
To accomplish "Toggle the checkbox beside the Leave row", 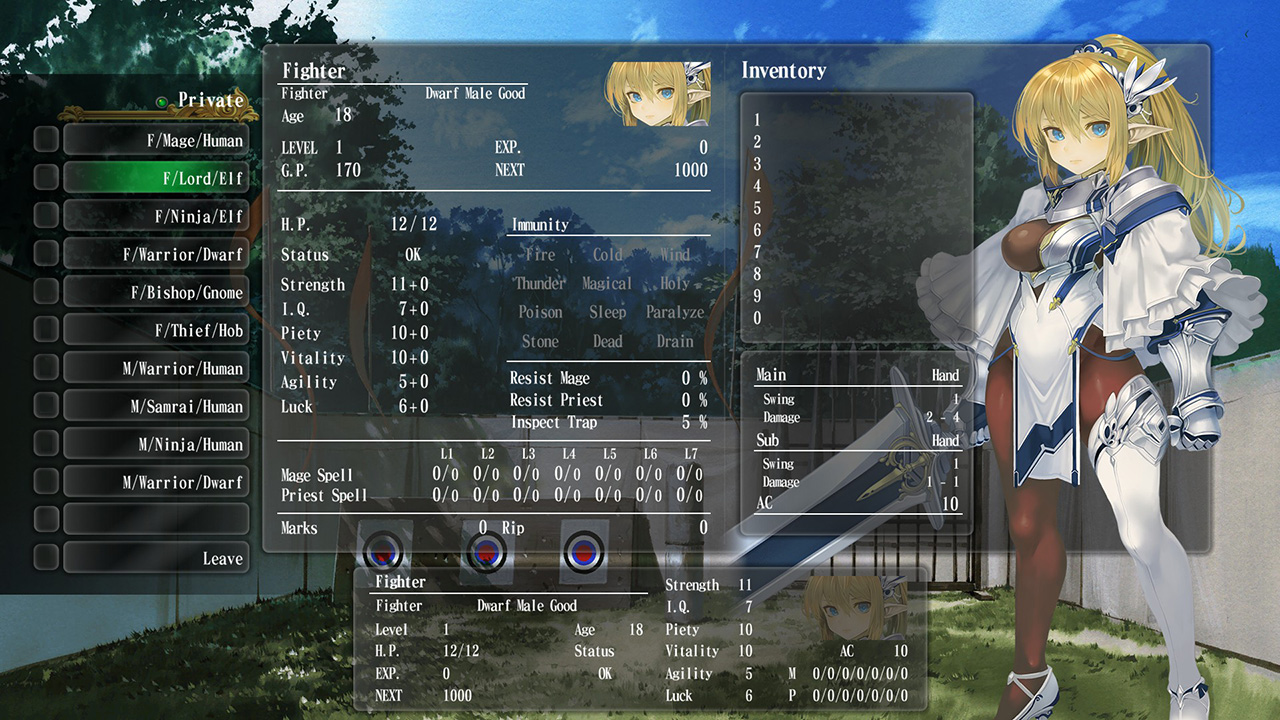I will tap(45, 557).
